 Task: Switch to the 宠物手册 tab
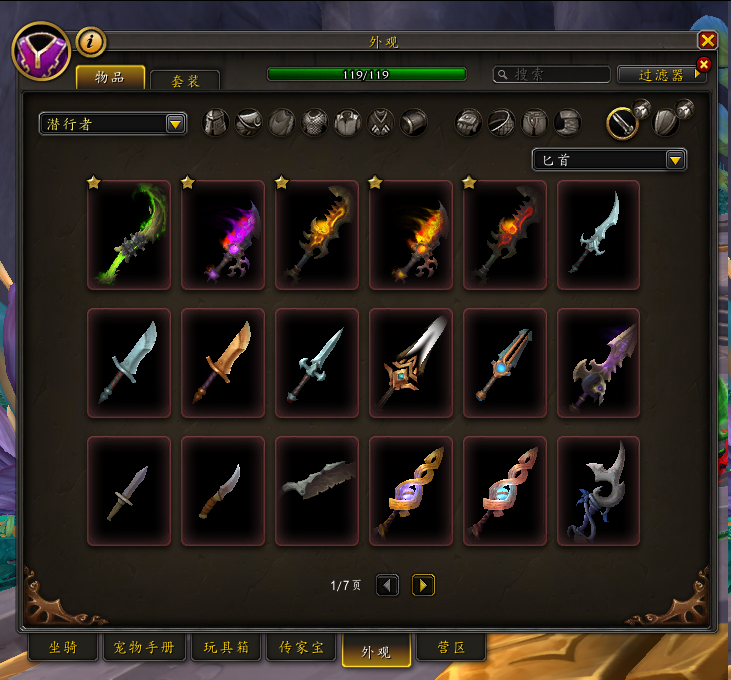[x=144, y=648]
